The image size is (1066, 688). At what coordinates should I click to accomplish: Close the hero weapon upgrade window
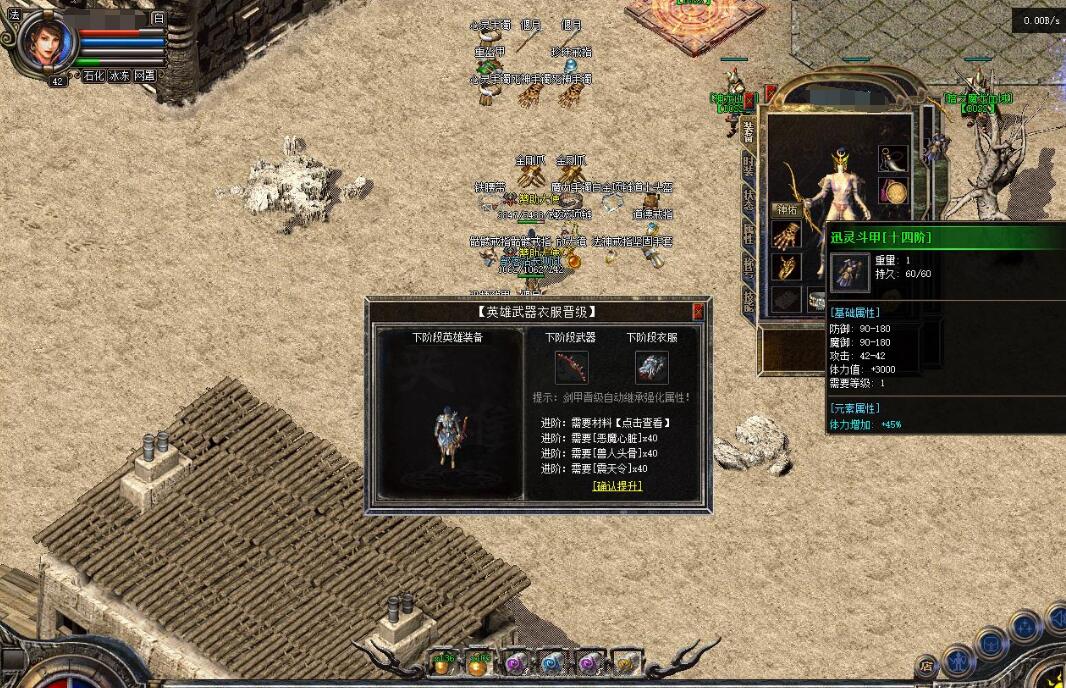tap(698, 312)
